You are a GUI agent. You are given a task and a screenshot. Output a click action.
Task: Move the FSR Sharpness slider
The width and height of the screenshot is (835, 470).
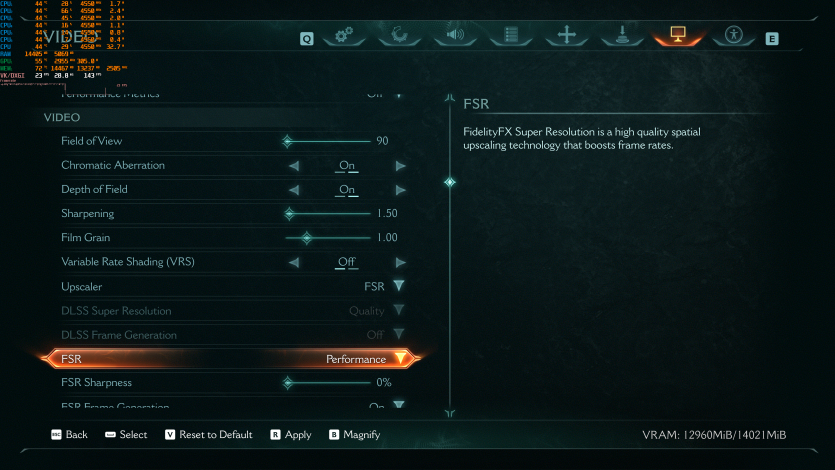tap(288, 383)
